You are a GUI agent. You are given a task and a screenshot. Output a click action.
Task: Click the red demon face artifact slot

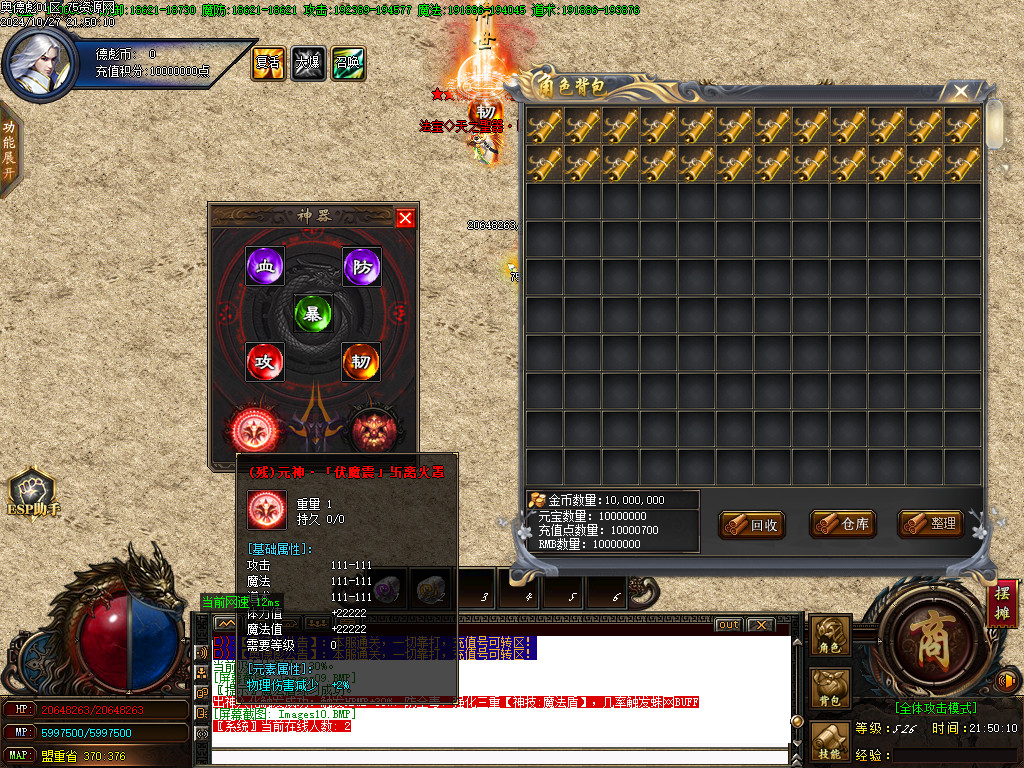coord(372,428)
